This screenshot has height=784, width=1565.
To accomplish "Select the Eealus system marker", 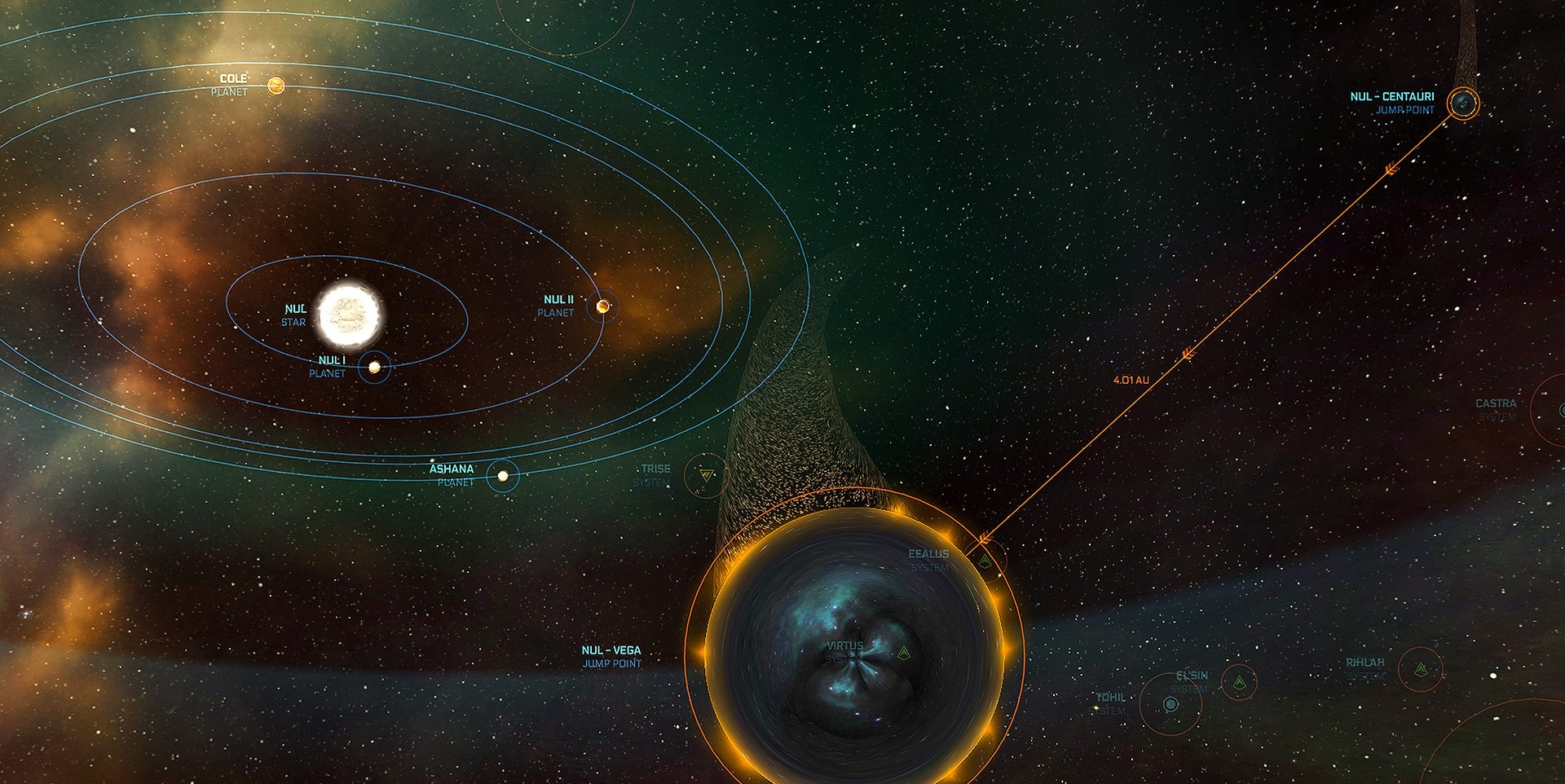I will click(x=985, y=562).
